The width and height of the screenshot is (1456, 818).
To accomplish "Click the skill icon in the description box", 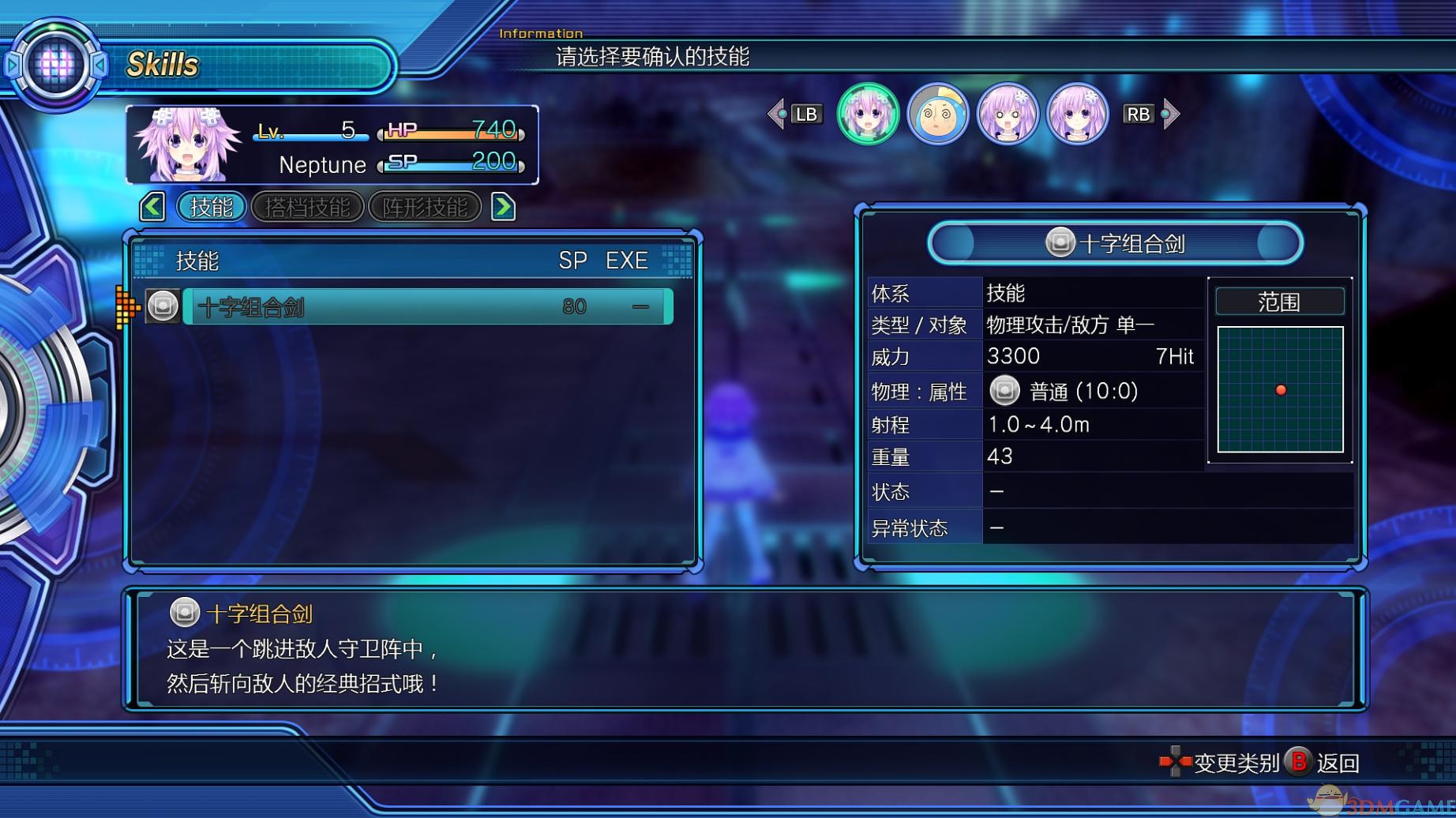I will click(185, 612).
